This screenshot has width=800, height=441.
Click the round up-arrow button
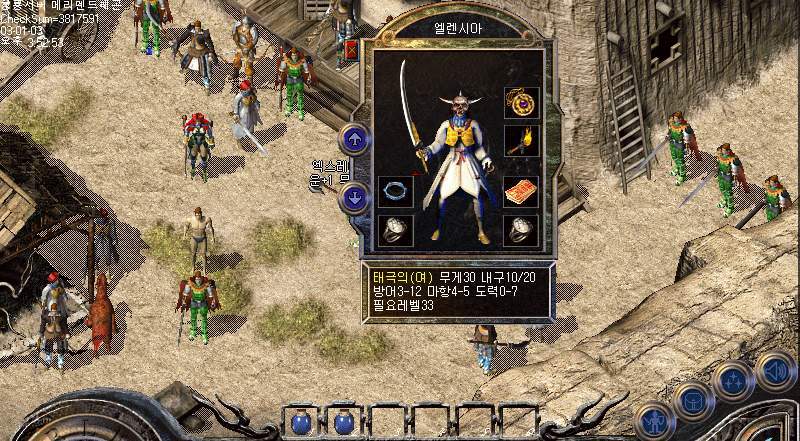tap(354, 138)
